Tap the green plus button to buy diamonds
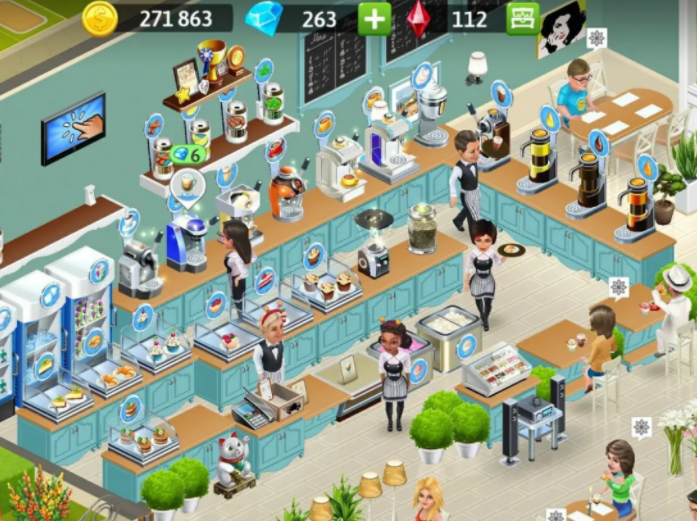Image resolution: width=697 pixels, height=524 pixels. (374, 18)
